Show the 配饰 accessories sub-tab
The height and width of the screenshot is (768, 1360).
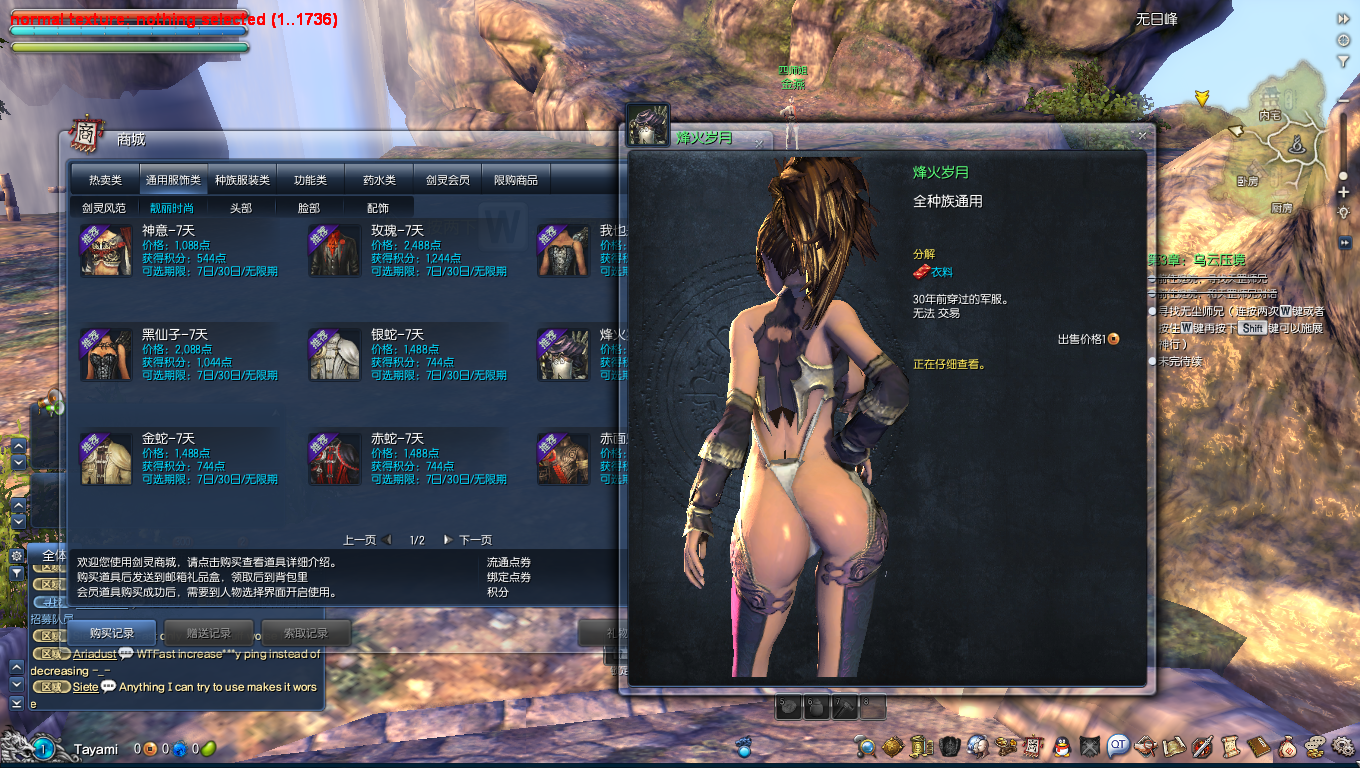[x=378, y=208]
